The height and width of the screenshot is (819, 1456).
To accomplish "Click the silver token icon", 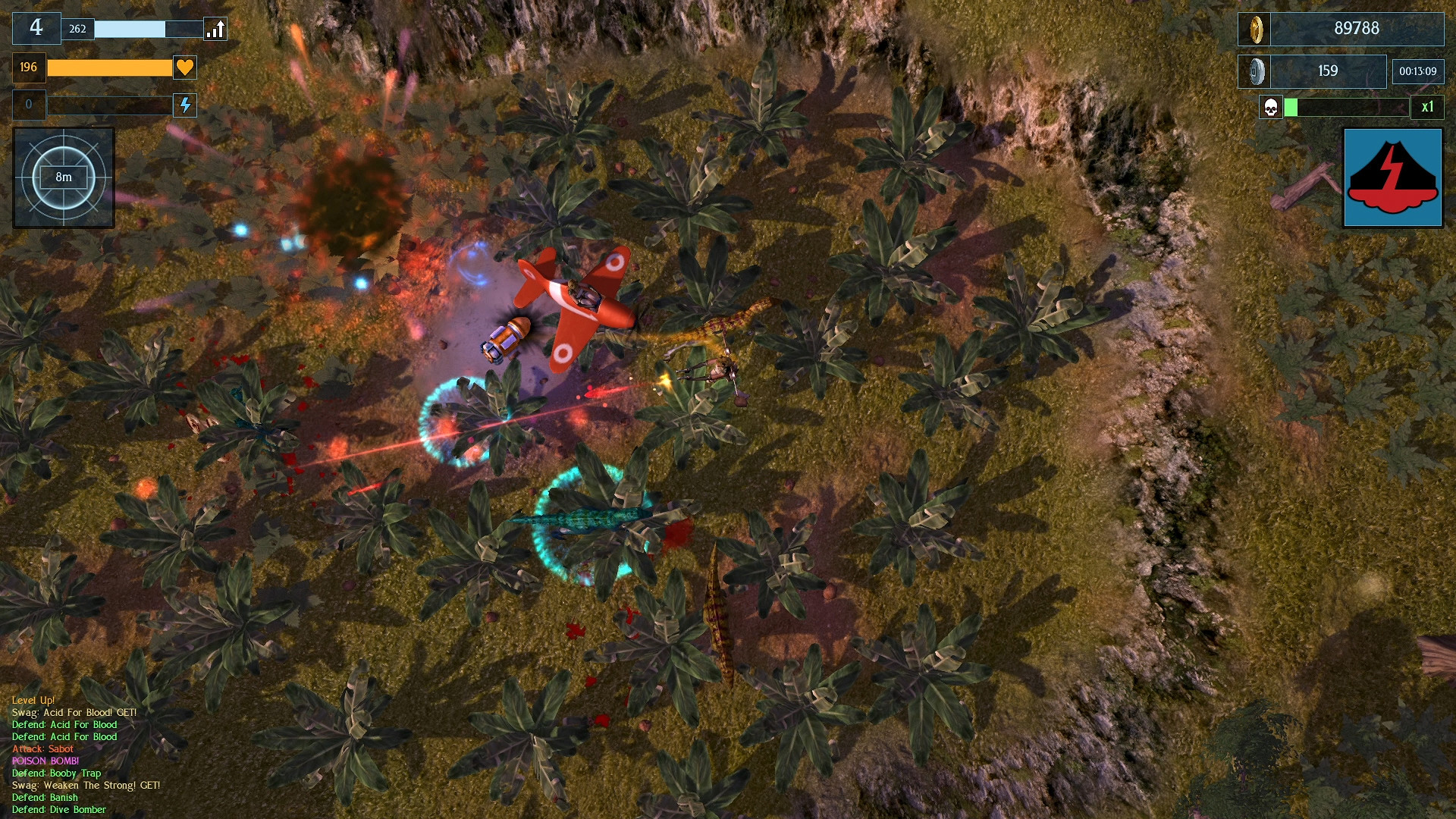I will pos(1256,71).
